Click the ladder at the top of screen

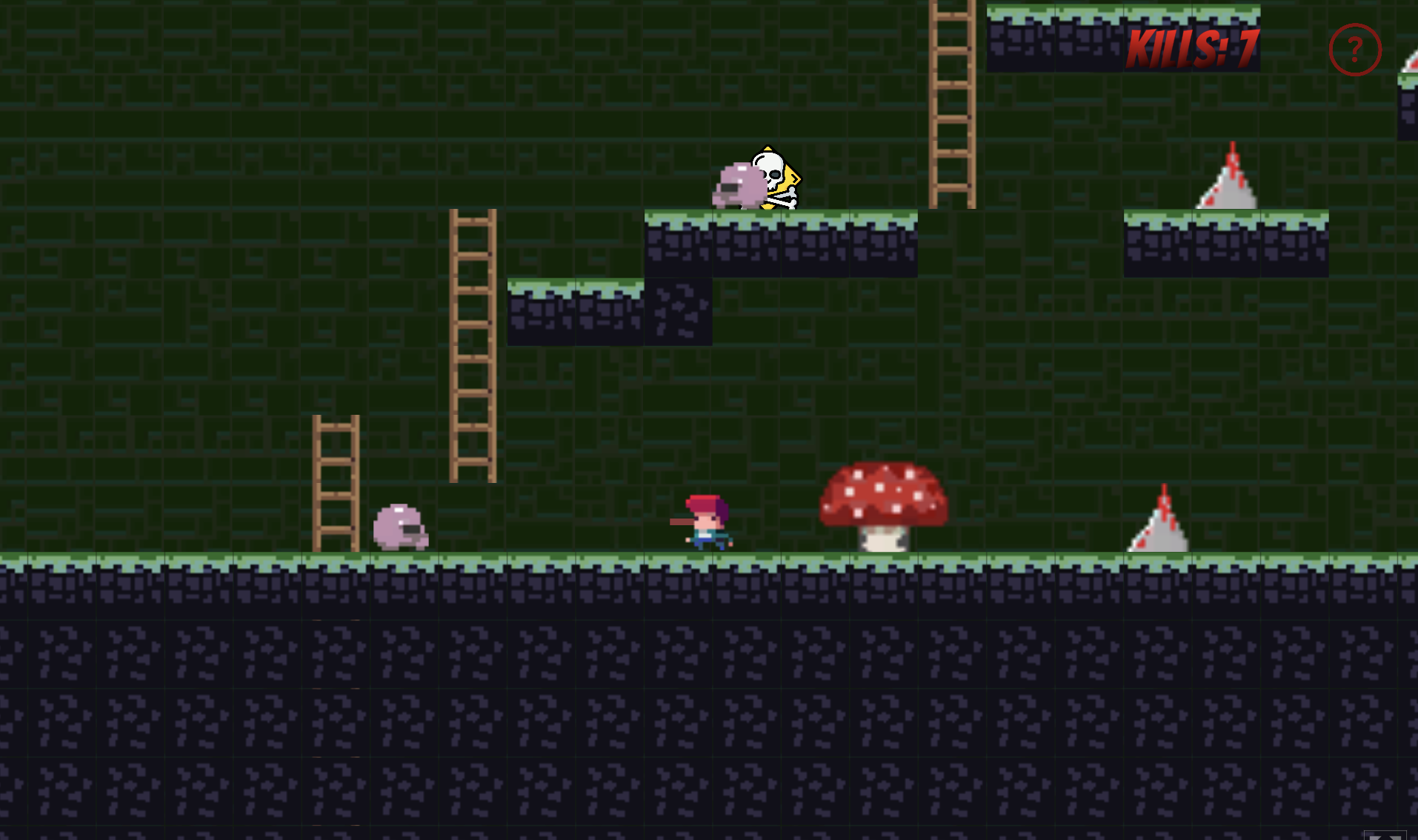[x=951, y=104]
